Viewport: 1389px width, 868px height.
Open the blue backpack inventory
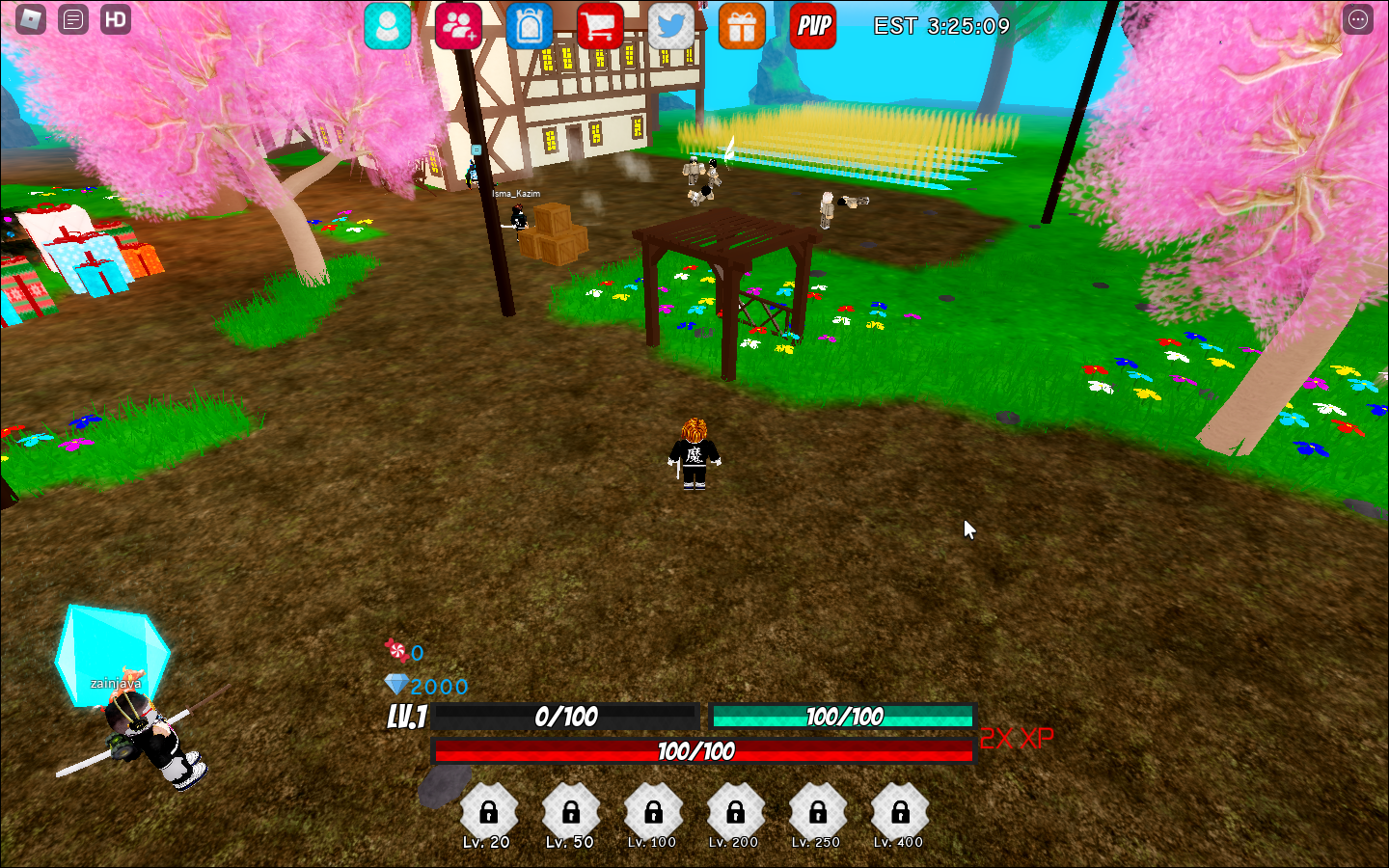[530, 26]
